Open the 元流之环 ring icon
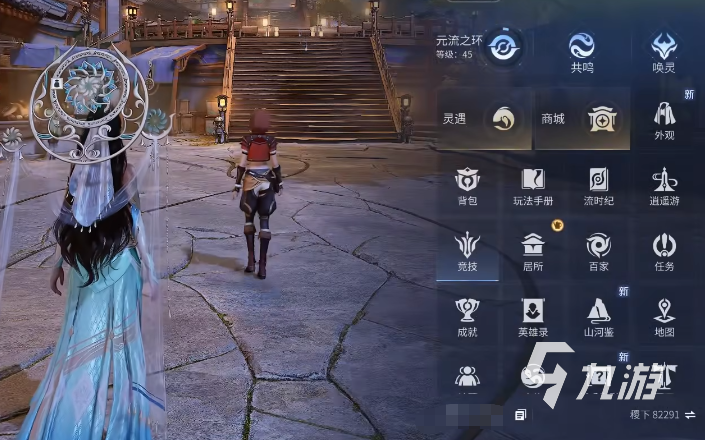This screenshot has width=705, height=440. 505,46
